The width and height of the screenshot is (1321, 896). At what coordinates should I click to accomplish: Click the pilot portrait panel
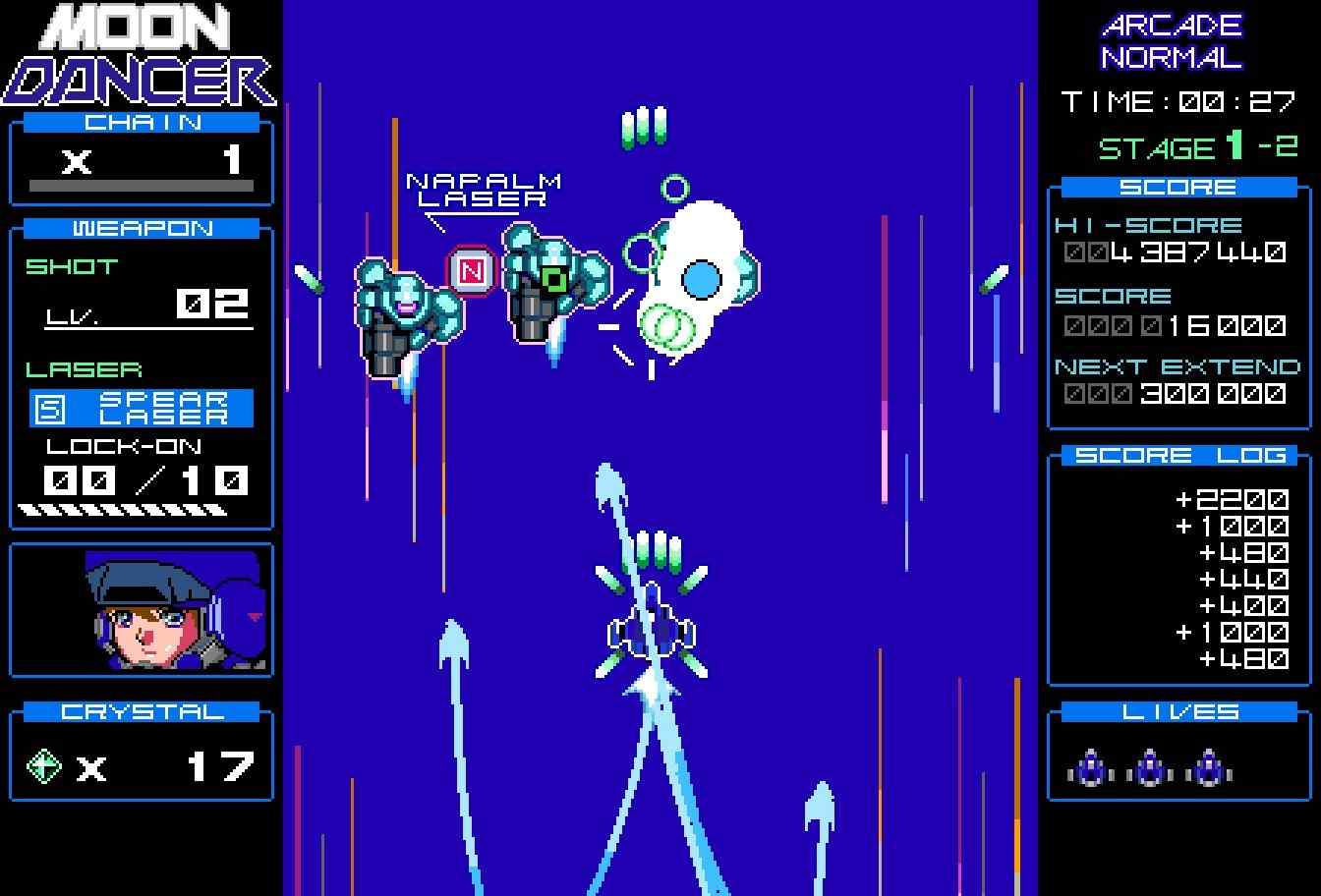142,609
